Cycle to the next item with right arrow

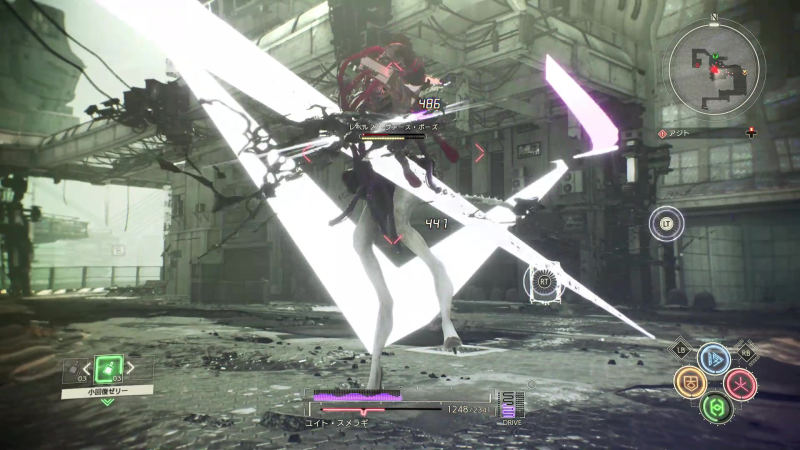click(129, 368)
